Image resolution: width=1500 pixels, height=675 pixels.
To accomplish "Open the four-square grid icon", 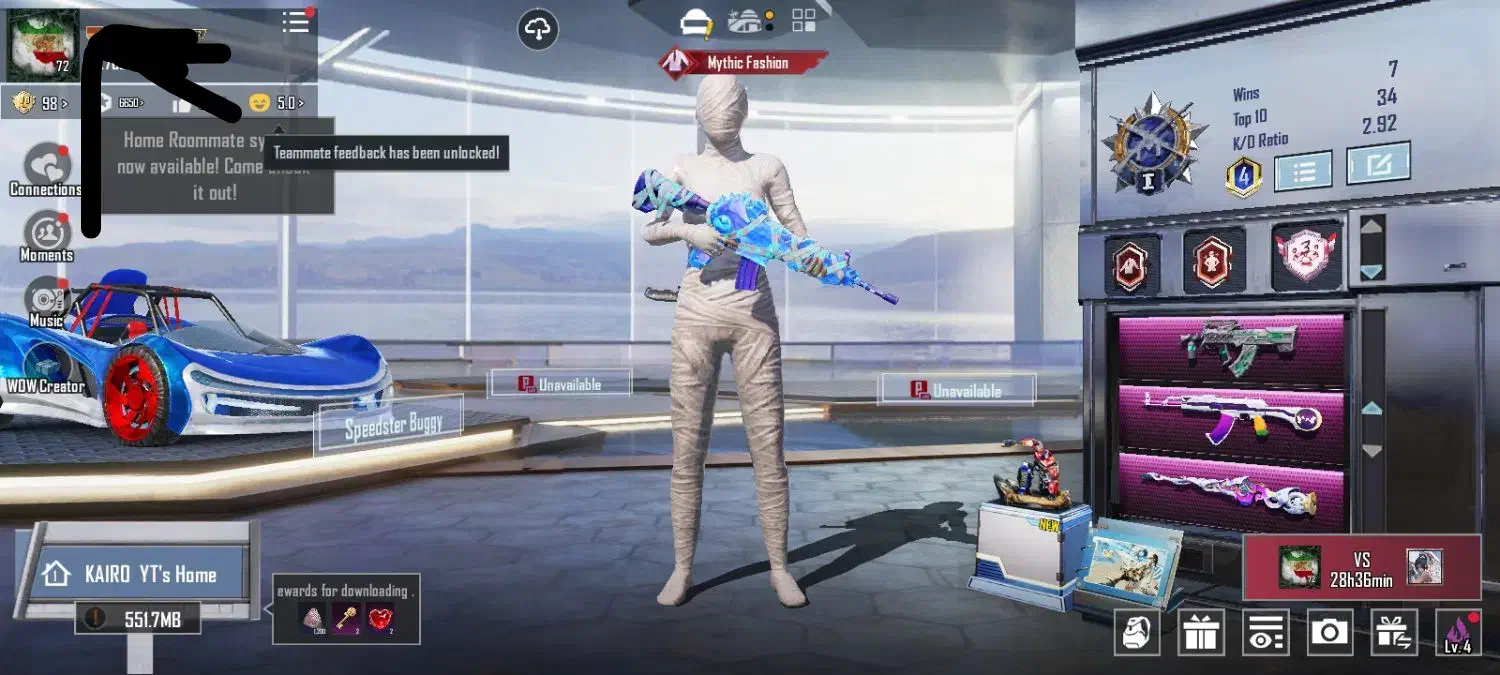I will point(804,21).
